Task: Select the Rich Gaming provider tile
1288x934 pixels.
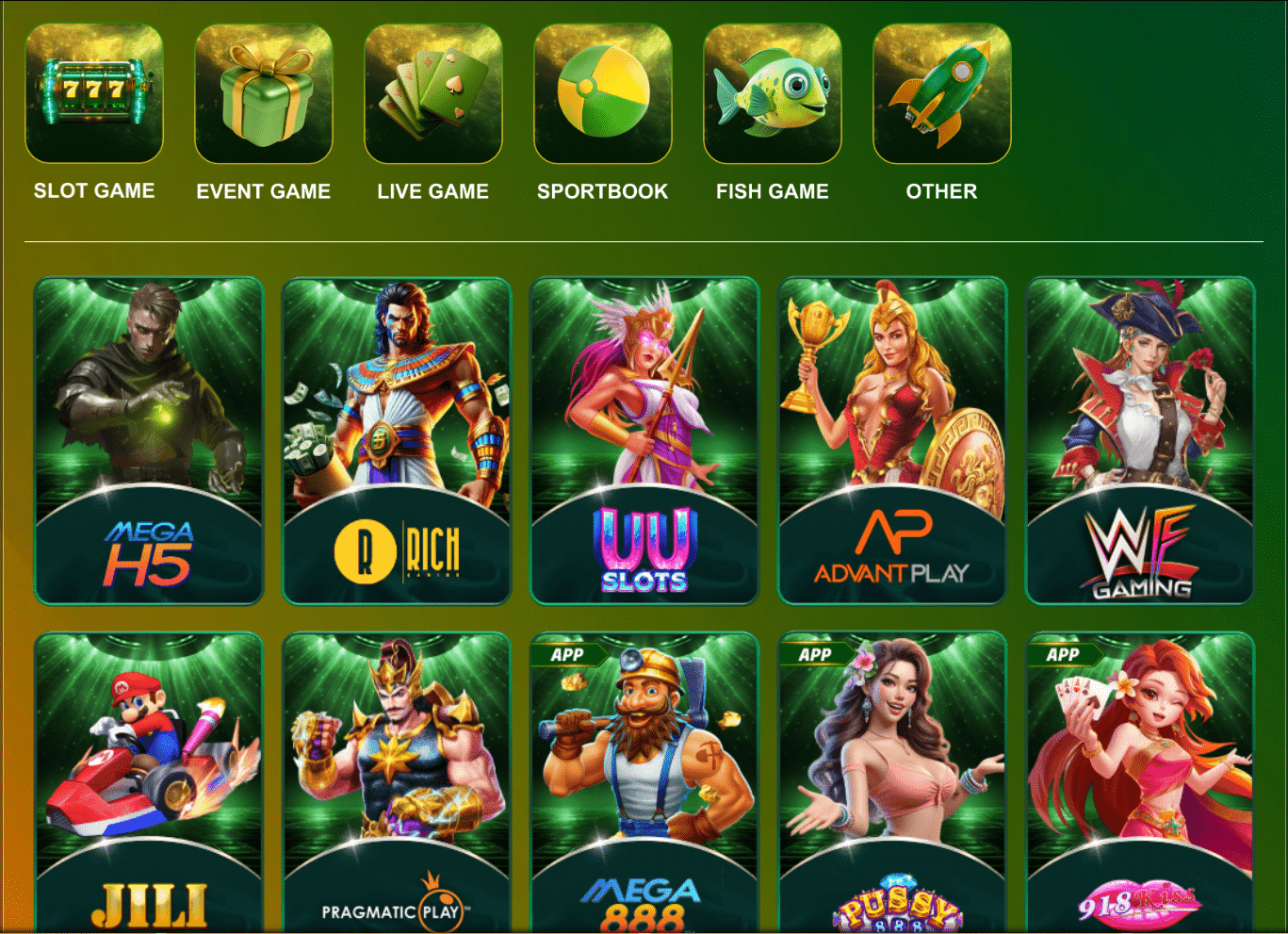Action: tap(396, 439)
